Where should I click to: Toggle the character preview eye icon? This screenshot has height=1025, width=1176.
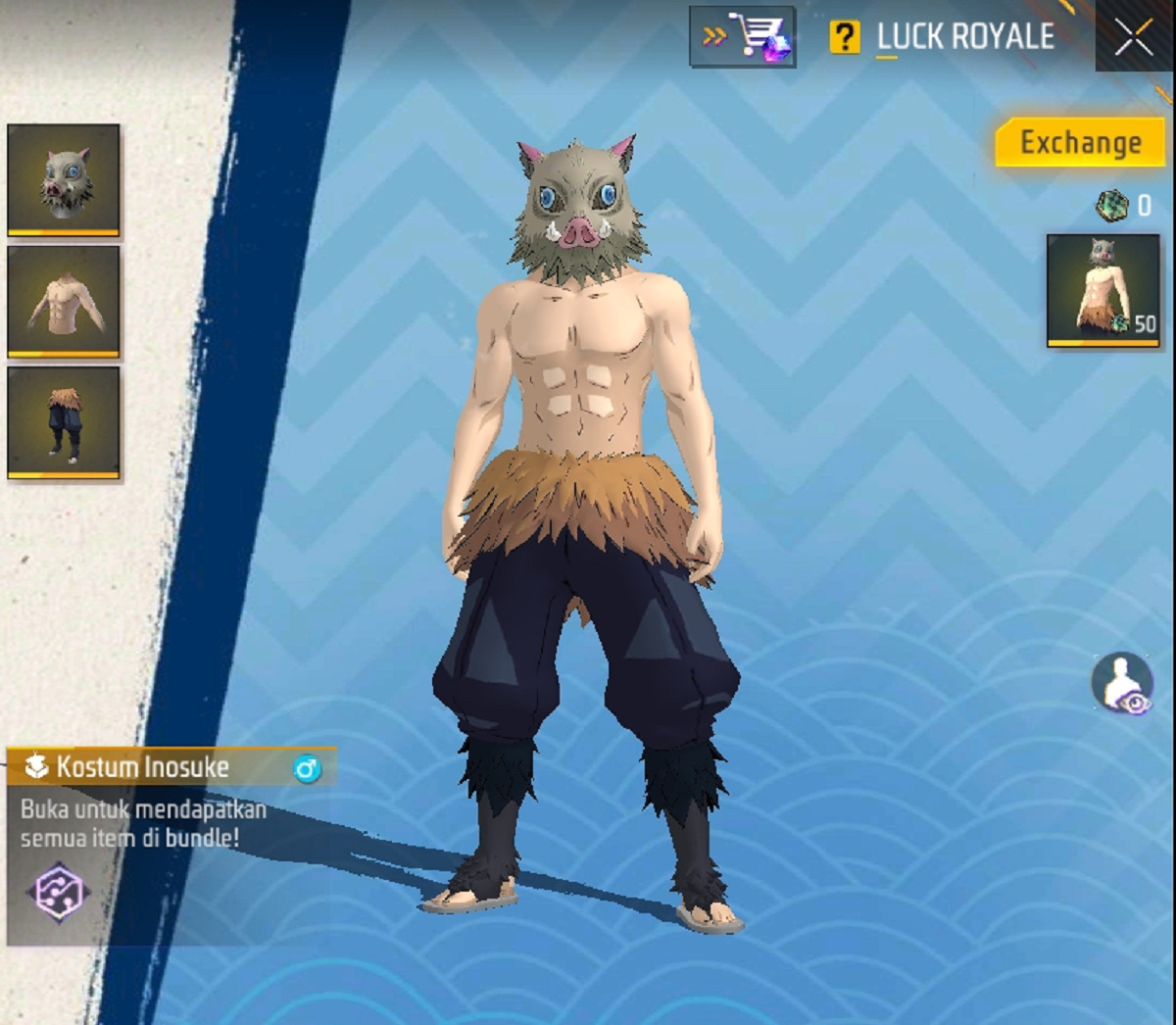pos(1122,682)
